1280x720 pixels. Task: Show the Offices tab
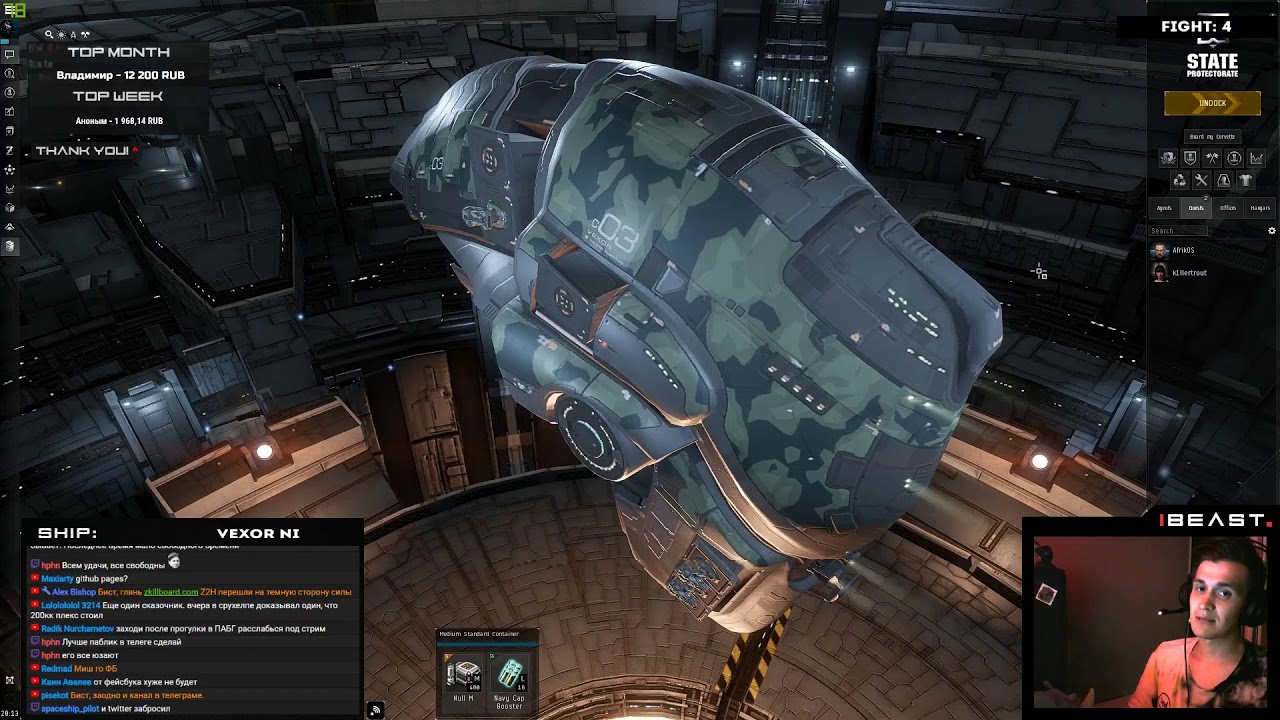click(x=1228, y=208)
